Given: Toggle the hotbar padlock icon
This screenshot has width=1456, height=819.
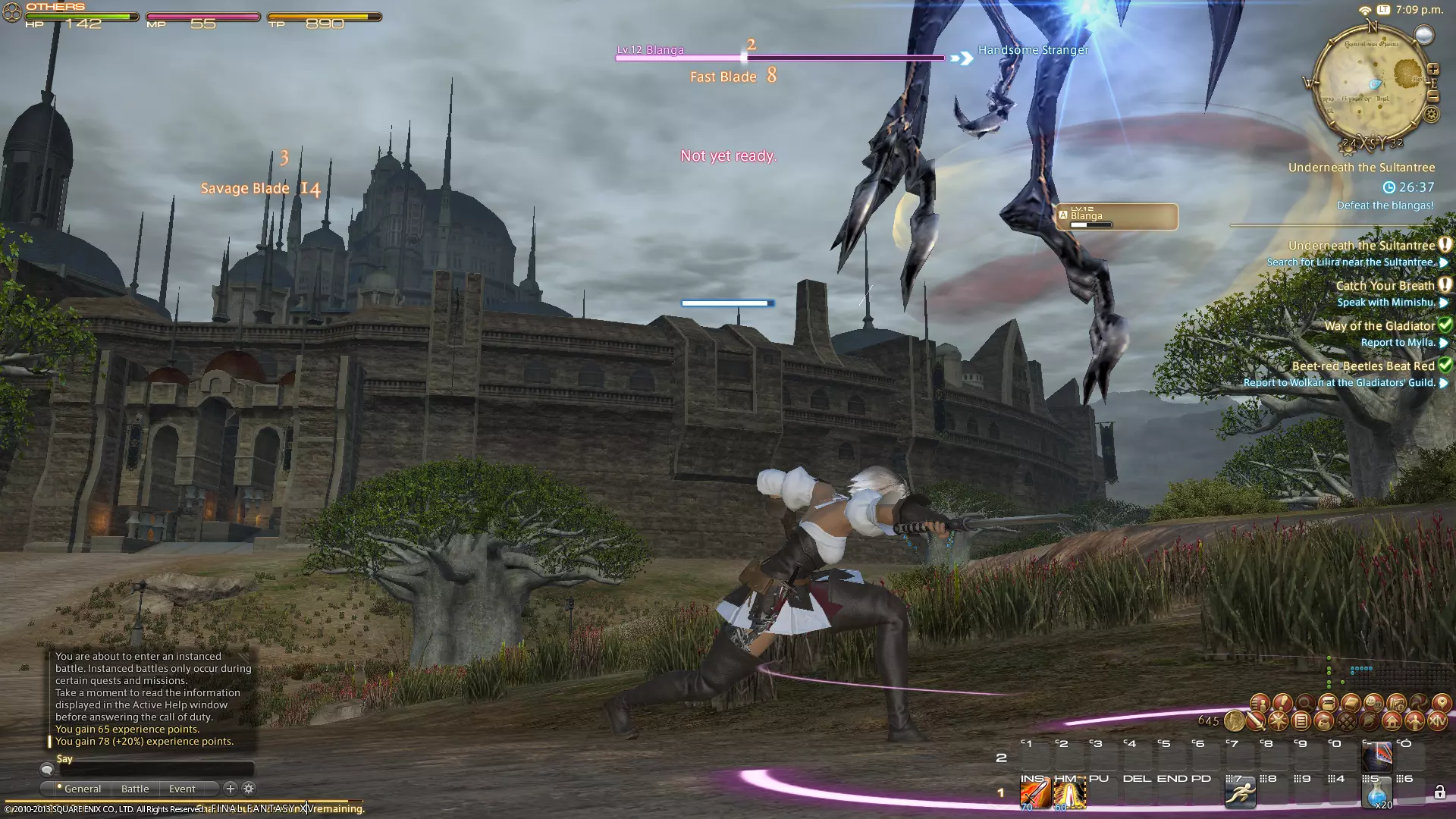Looking at the screenshot, I should (x=1439, y=793).
